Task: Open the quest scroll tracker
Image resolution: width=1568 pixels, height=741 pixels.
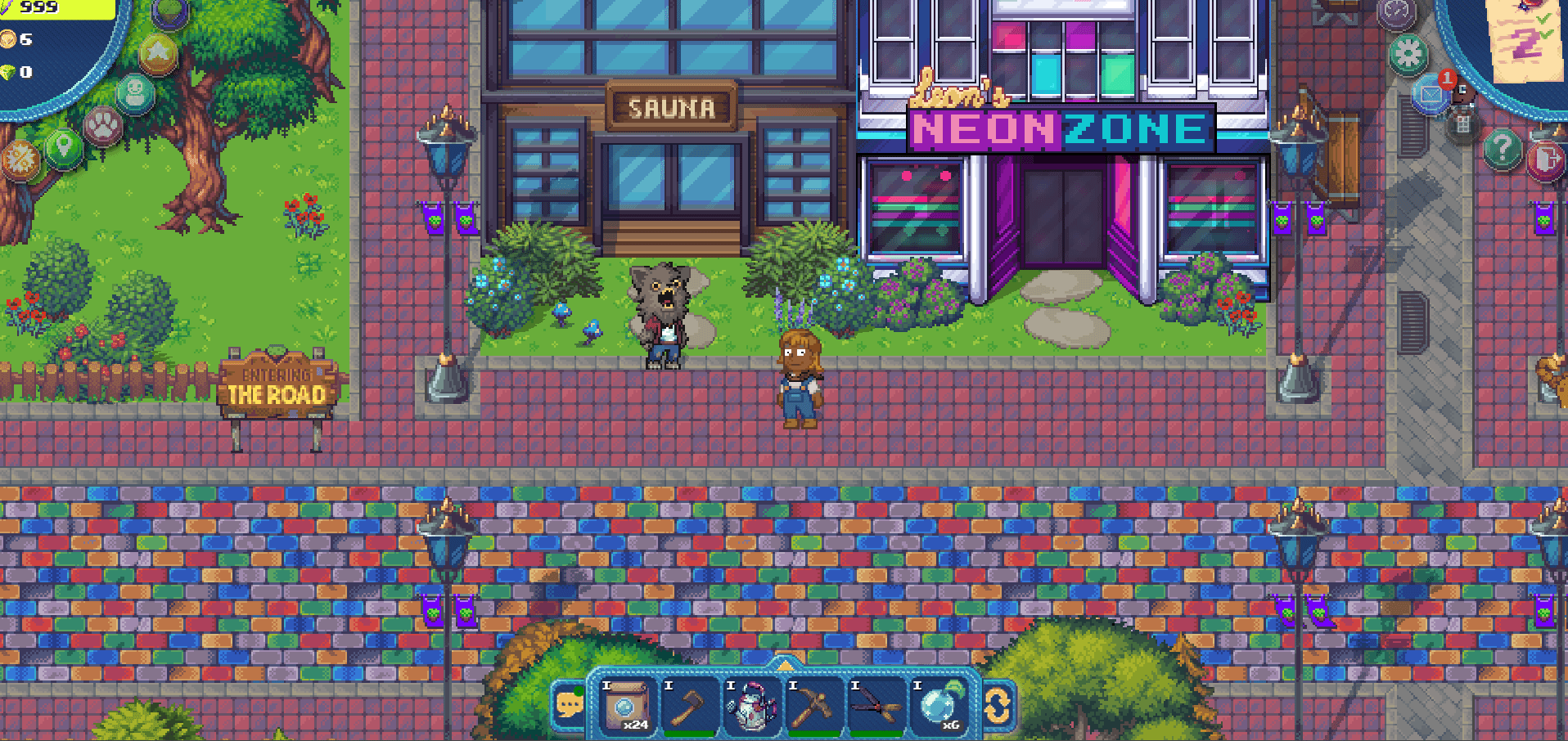Action: (1525, 37)
